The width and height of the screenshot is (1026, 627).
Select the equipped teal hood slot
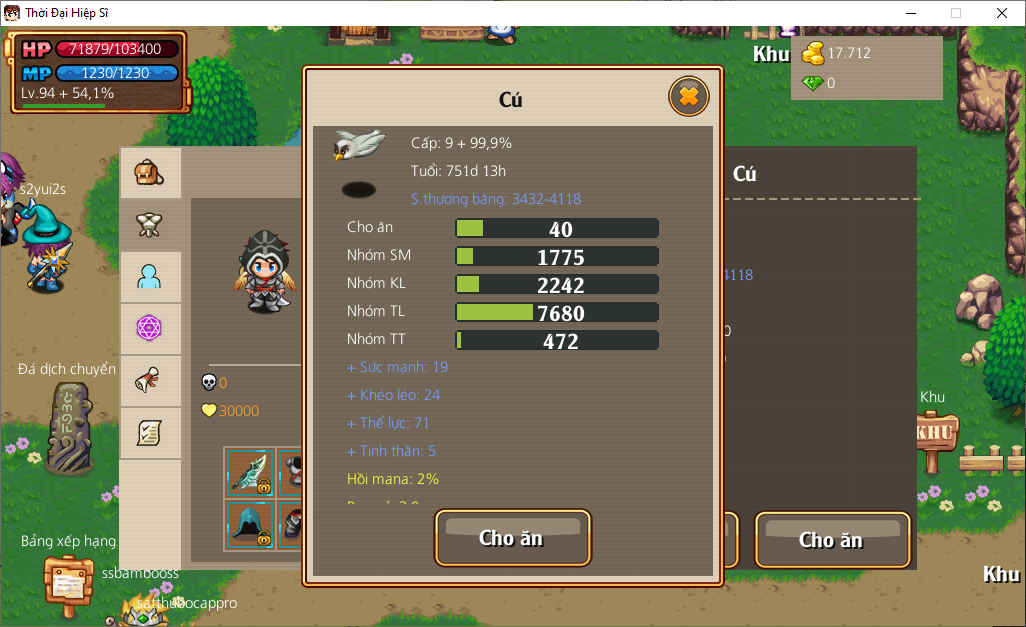[x=249, y=524]
